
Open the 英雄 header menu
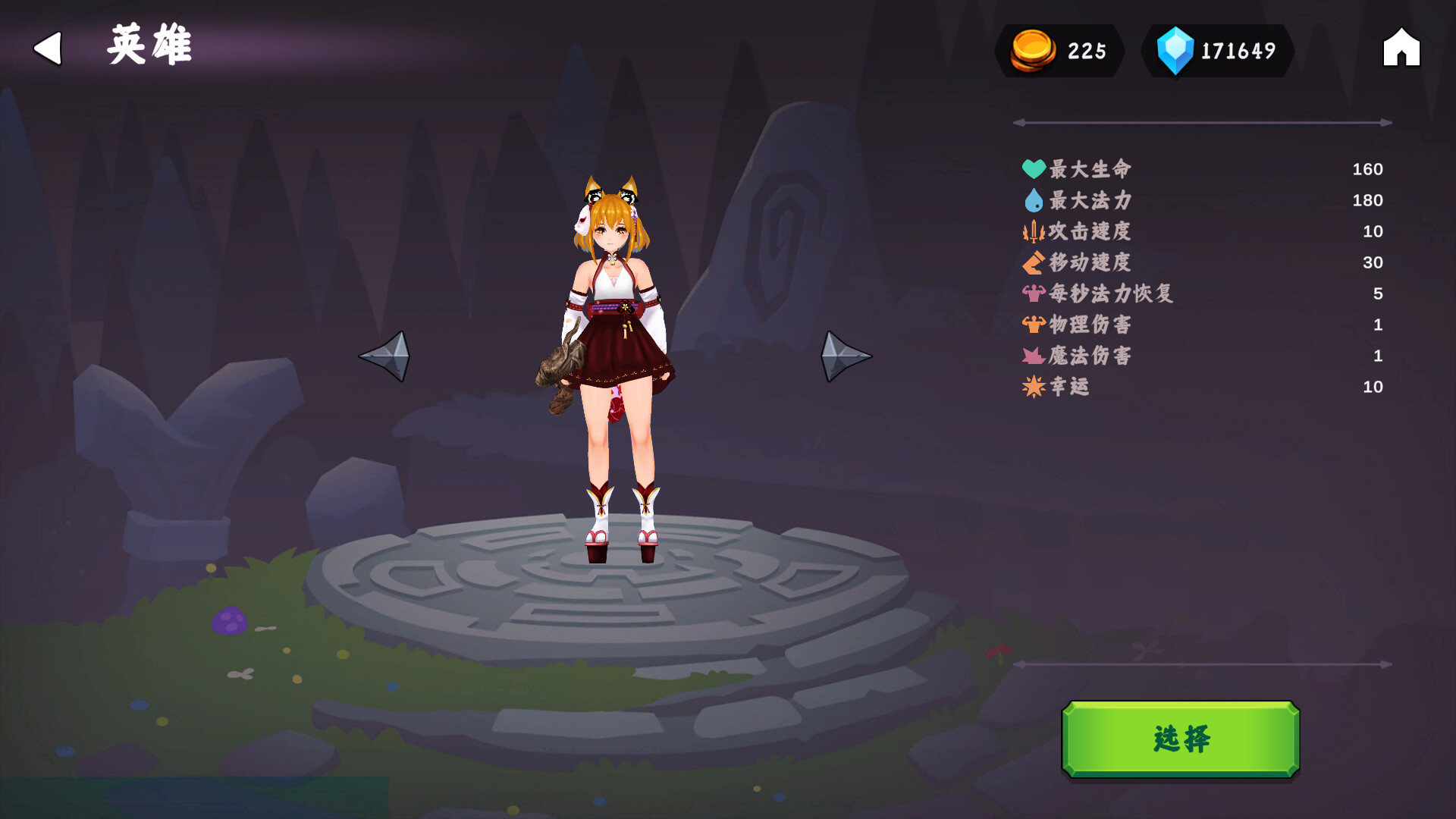click(149, 45)
